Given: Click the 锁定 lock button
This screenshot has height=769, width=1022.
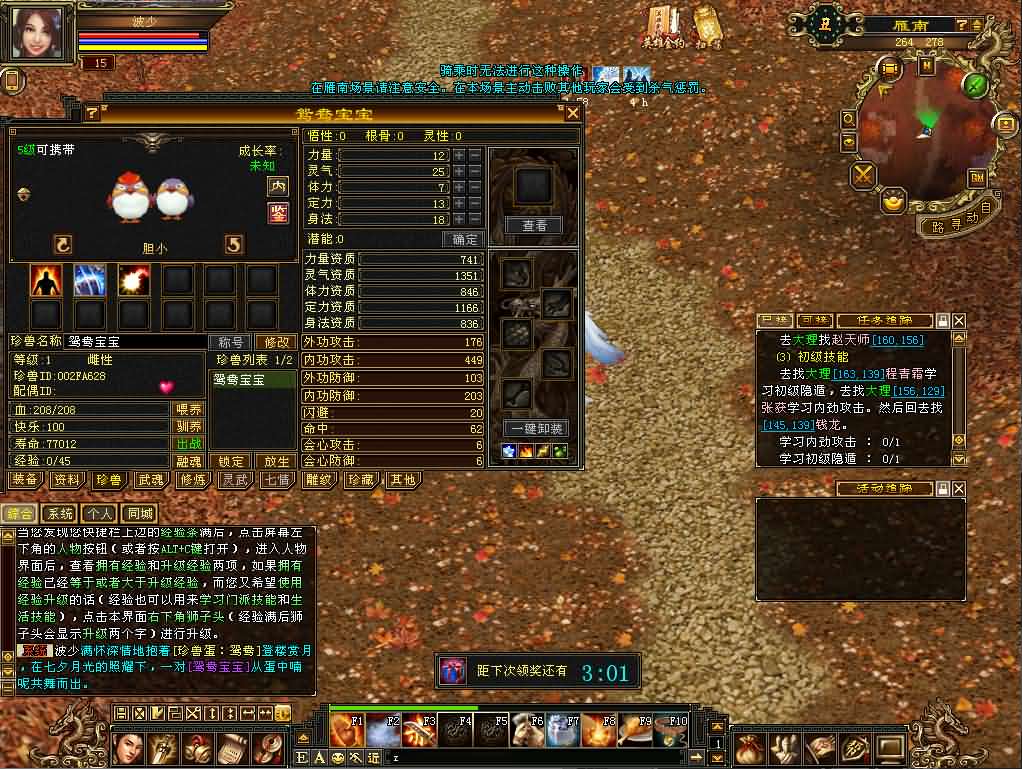Looking at the screenshot, I should tap(231, 462).
